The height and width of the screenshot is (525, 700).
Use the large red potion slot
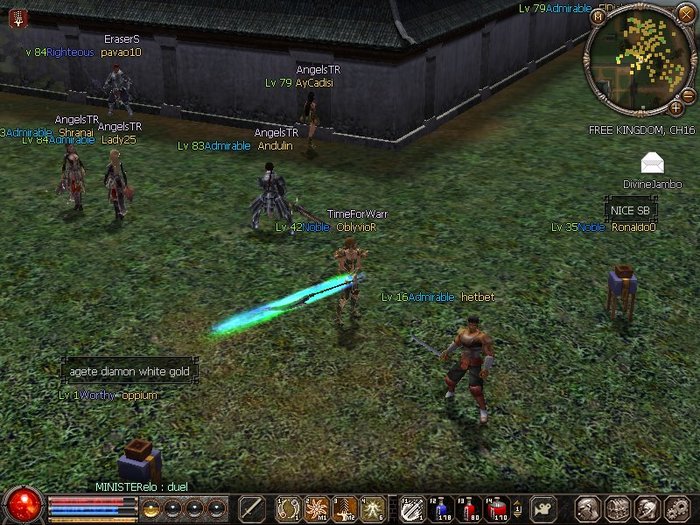pos(497,509)
